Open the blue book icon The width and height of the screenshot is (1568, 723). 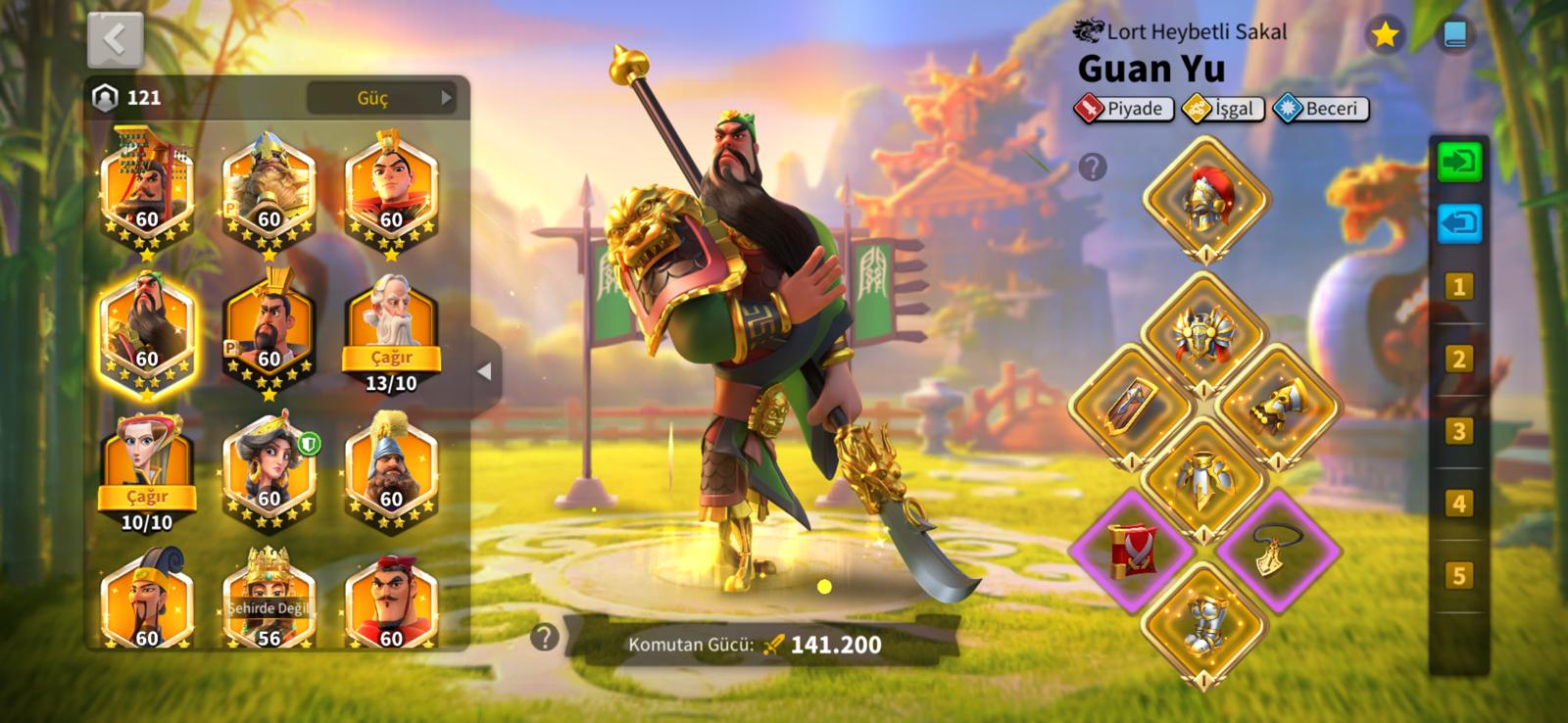pos(1454,36)
